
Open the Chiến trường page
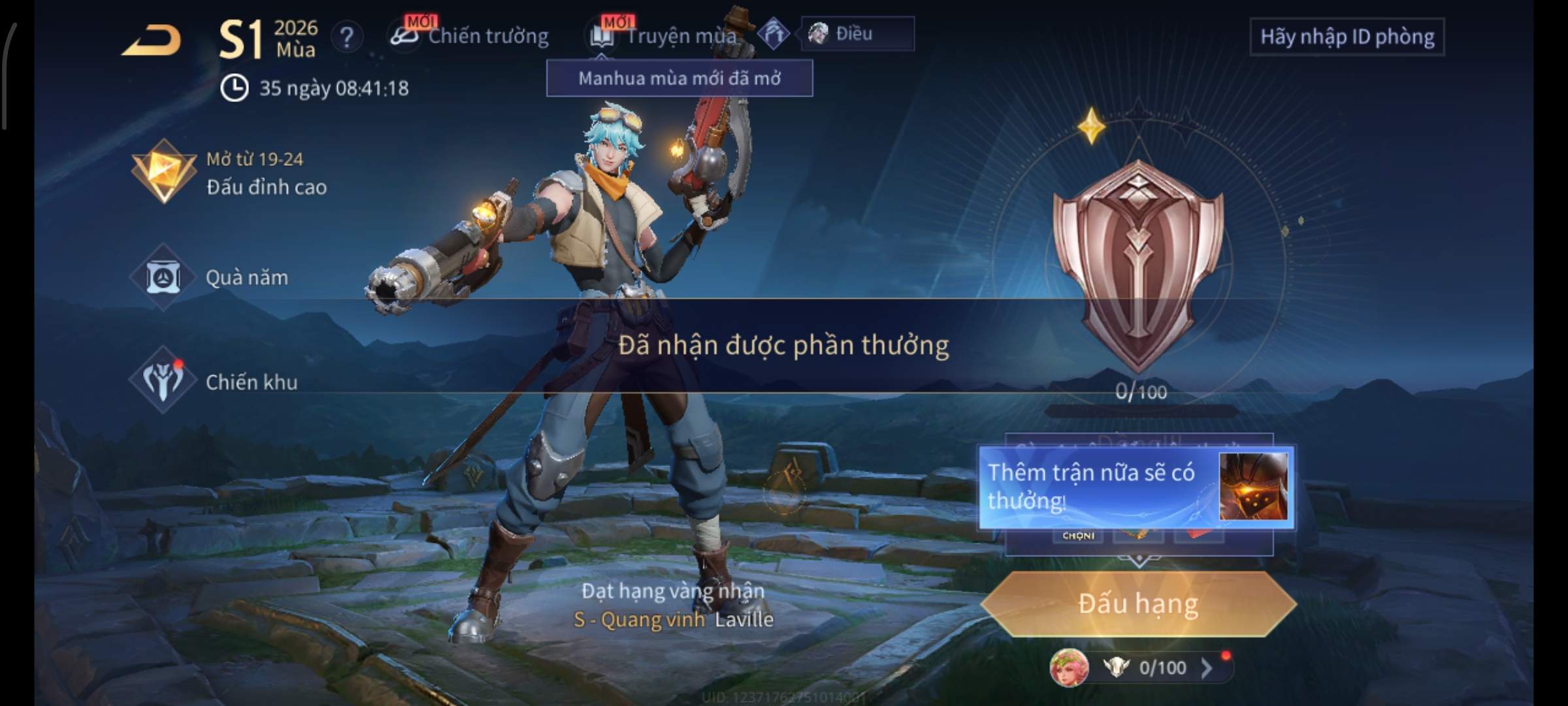point(470,36)
